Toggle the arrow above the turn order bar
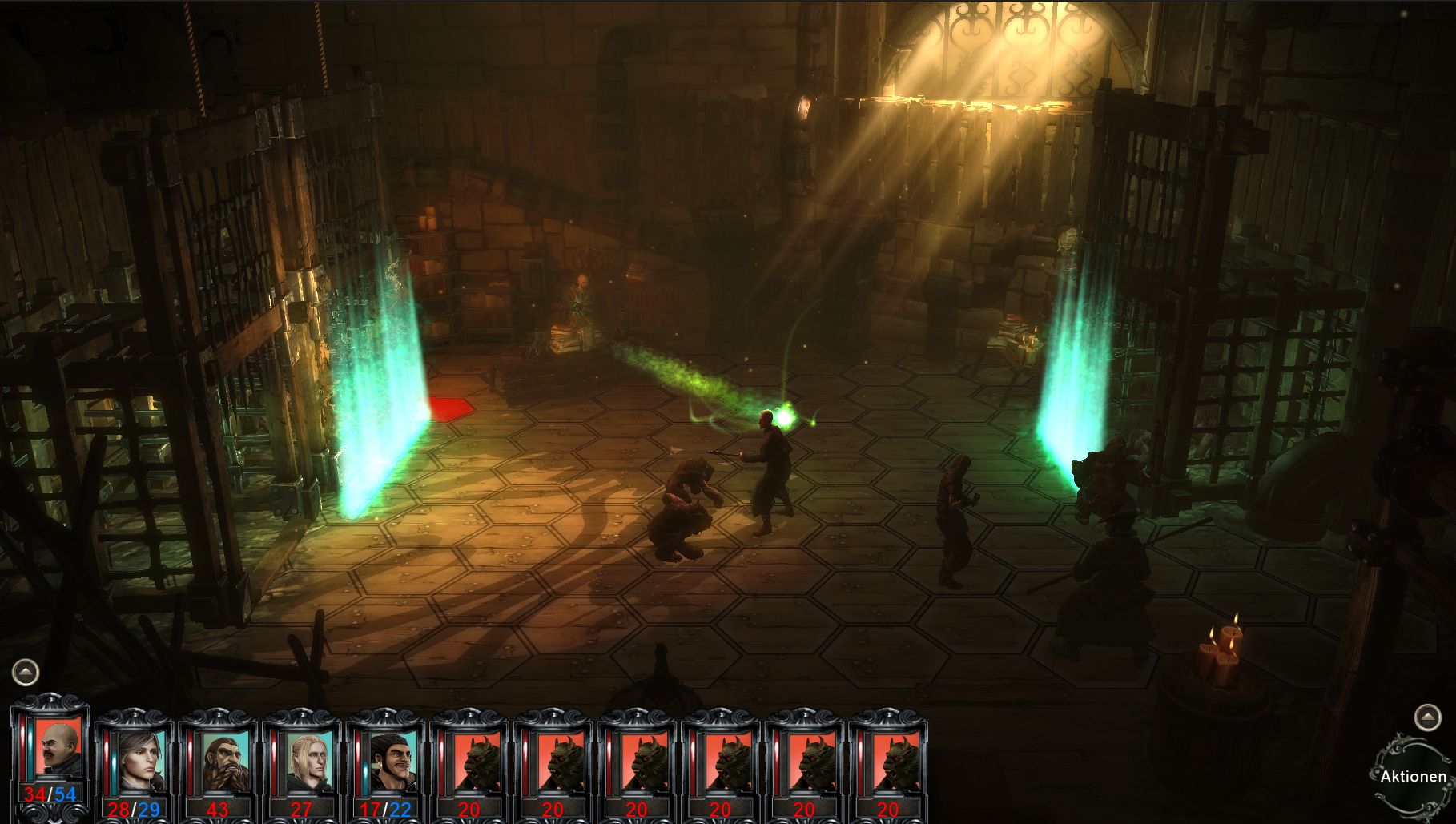1456x824 pixels. coord(26,672)
